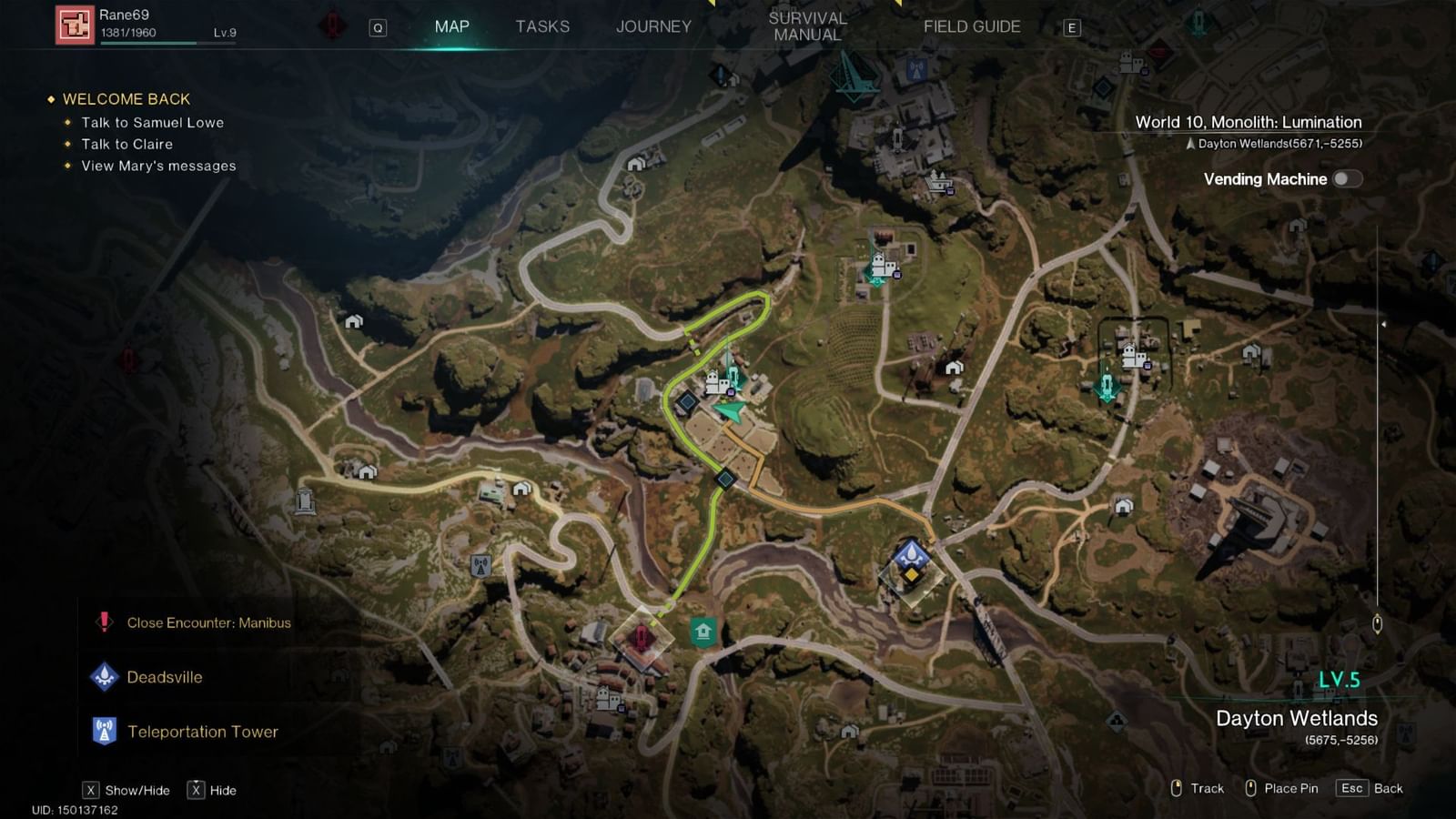The image size is (1456, 819).
Task: Select the Deadsville icon in the map legend
Action: 103,677
